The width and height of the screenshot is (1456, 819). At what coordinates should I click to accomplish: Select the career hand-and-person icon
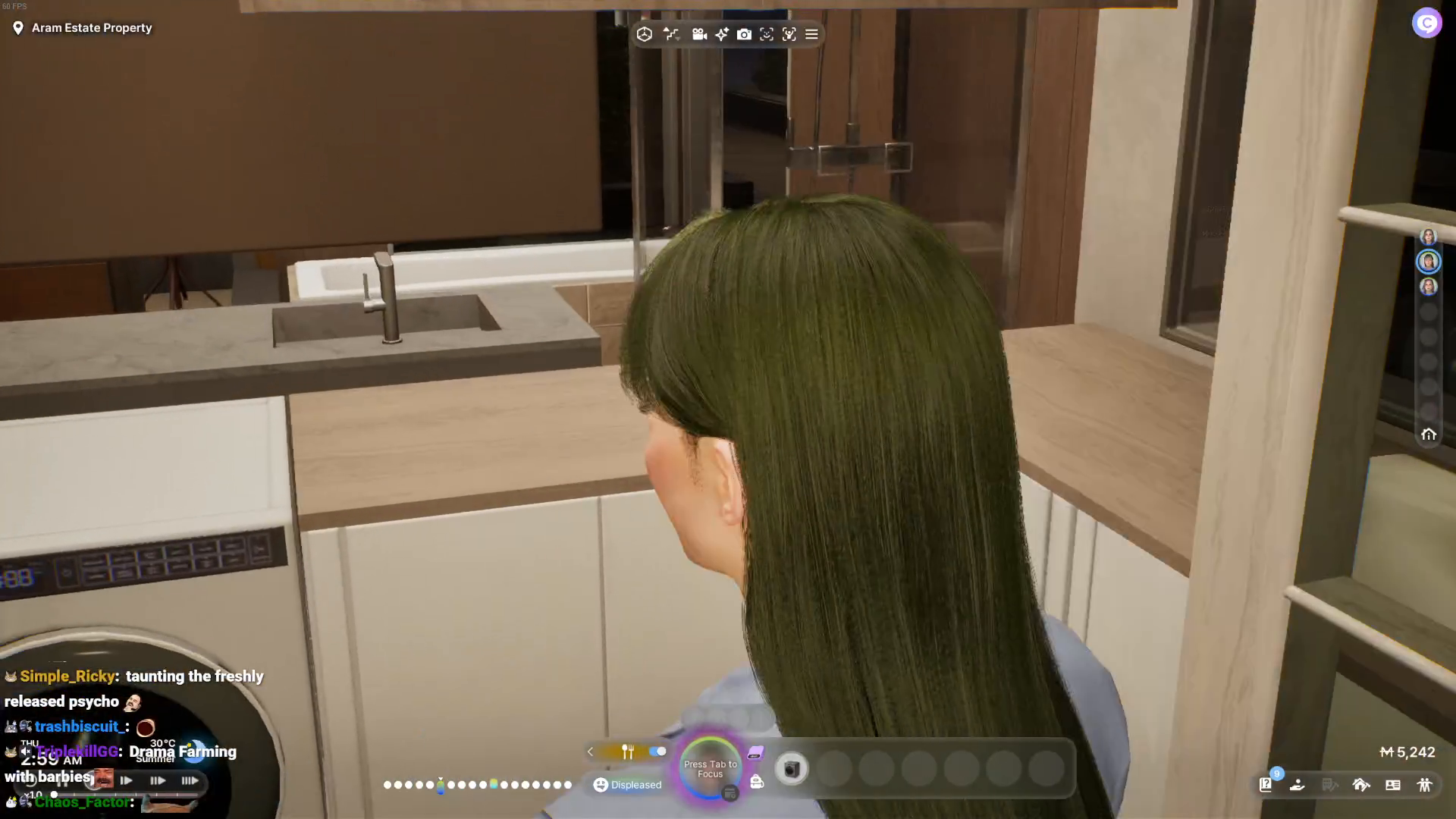coord(1296,786)
